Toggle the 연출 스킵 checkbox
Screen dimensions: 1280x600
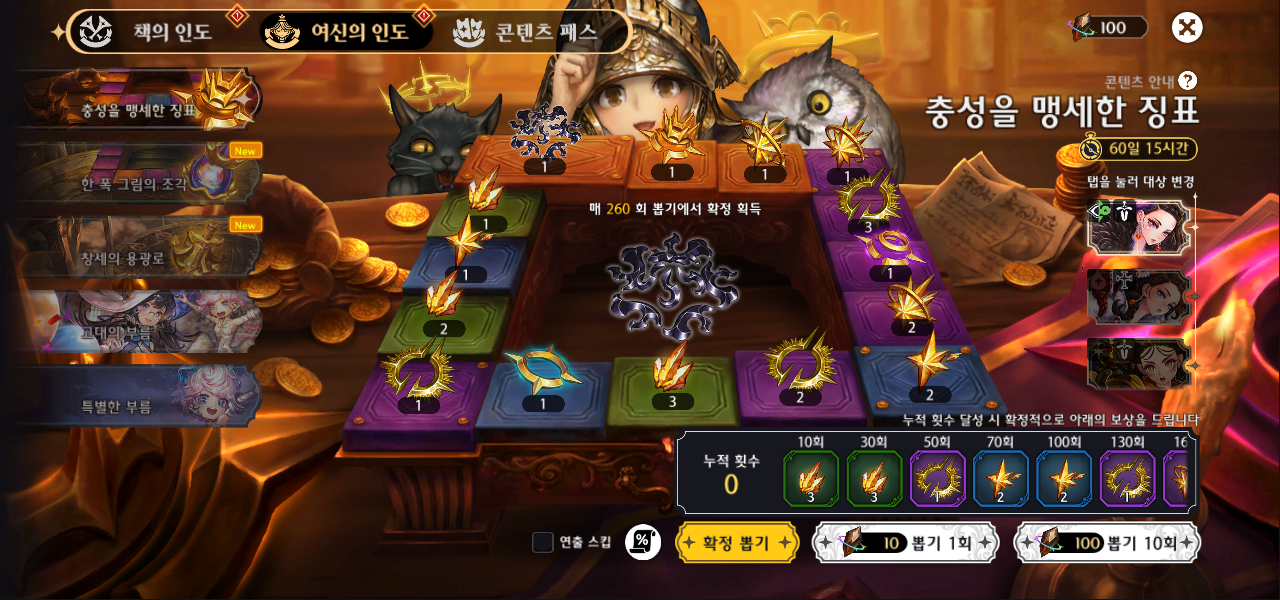pyautogui.click(x=543, y=542)
